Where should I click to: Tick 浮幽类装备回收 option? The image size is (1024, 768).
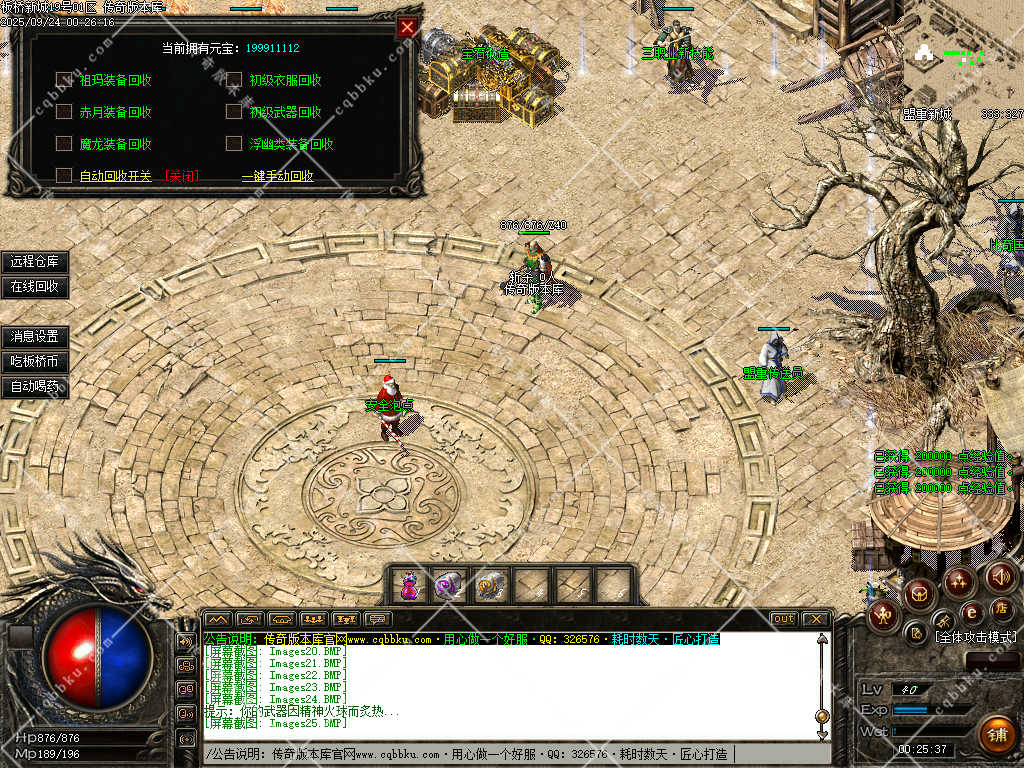(x=234, y=144)
